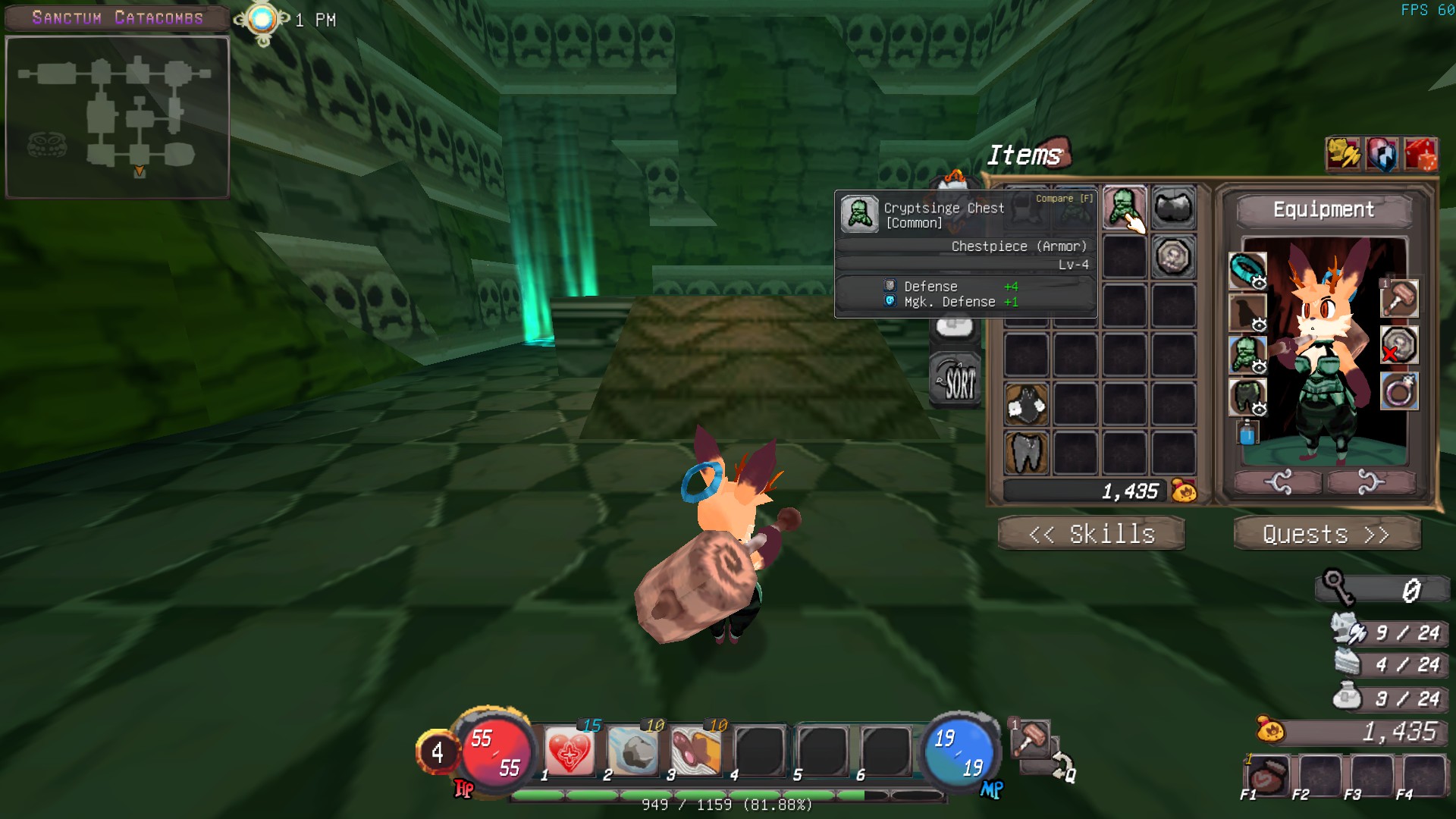Toggle visibility on the teal halo helm slot
This screenshot has width=1456, height=819.
(x=1259, y=283)
